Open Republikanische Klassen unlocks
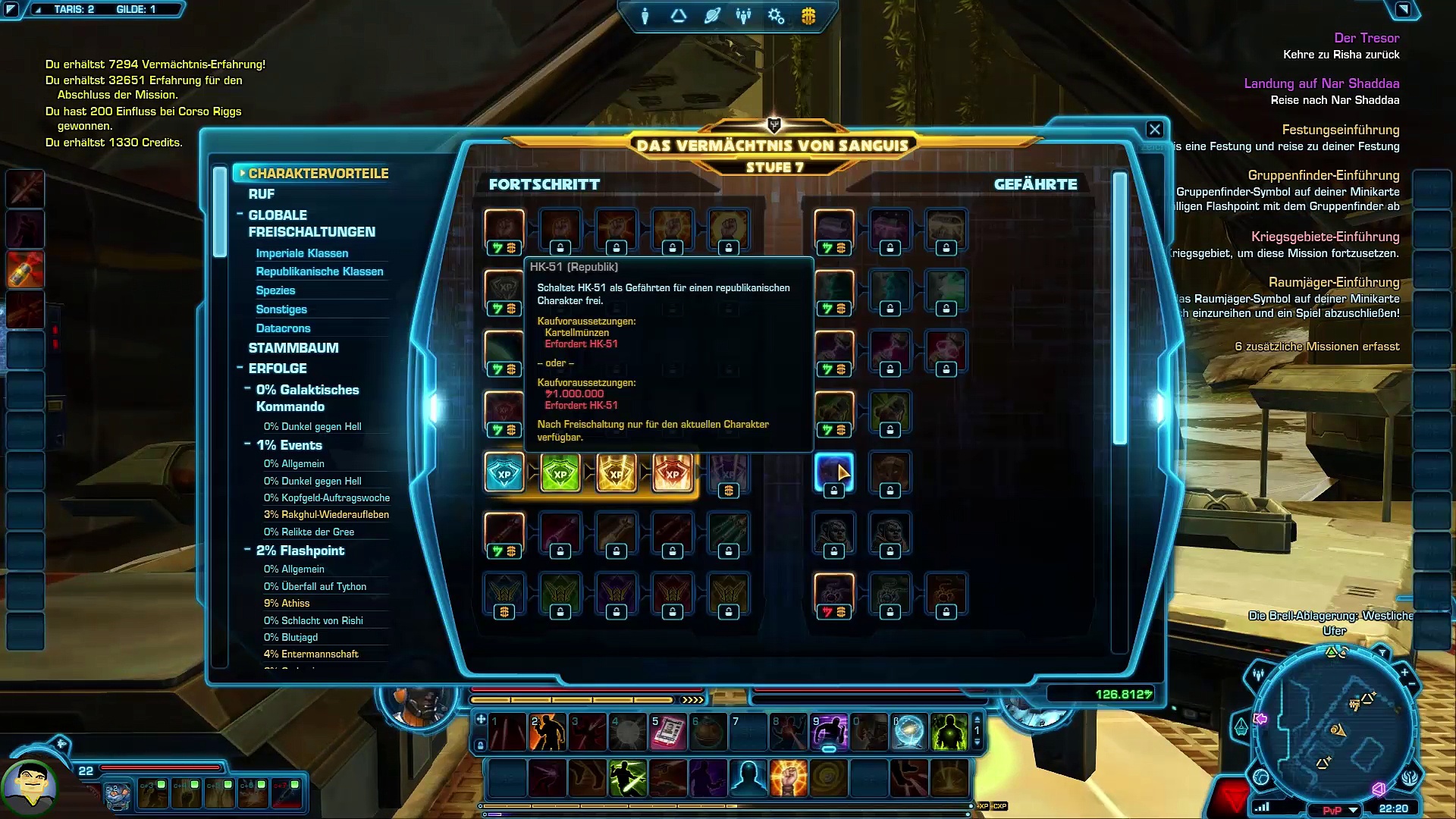 coord(319,271)
